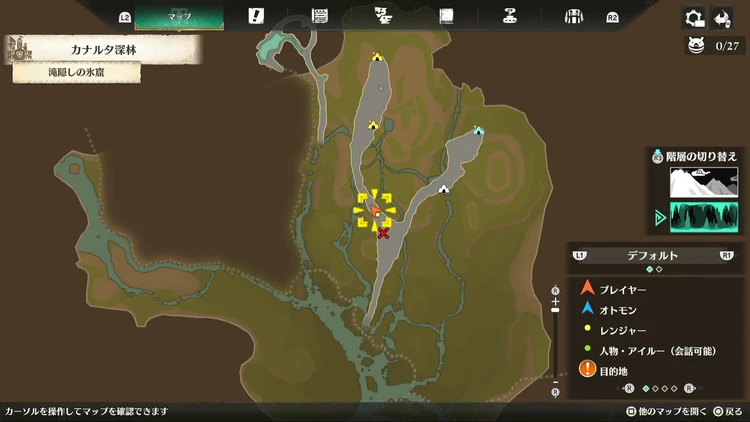Select the mountain surface layer thumbnail
This screenshot has width=750, height=422.
click(703, 181)
